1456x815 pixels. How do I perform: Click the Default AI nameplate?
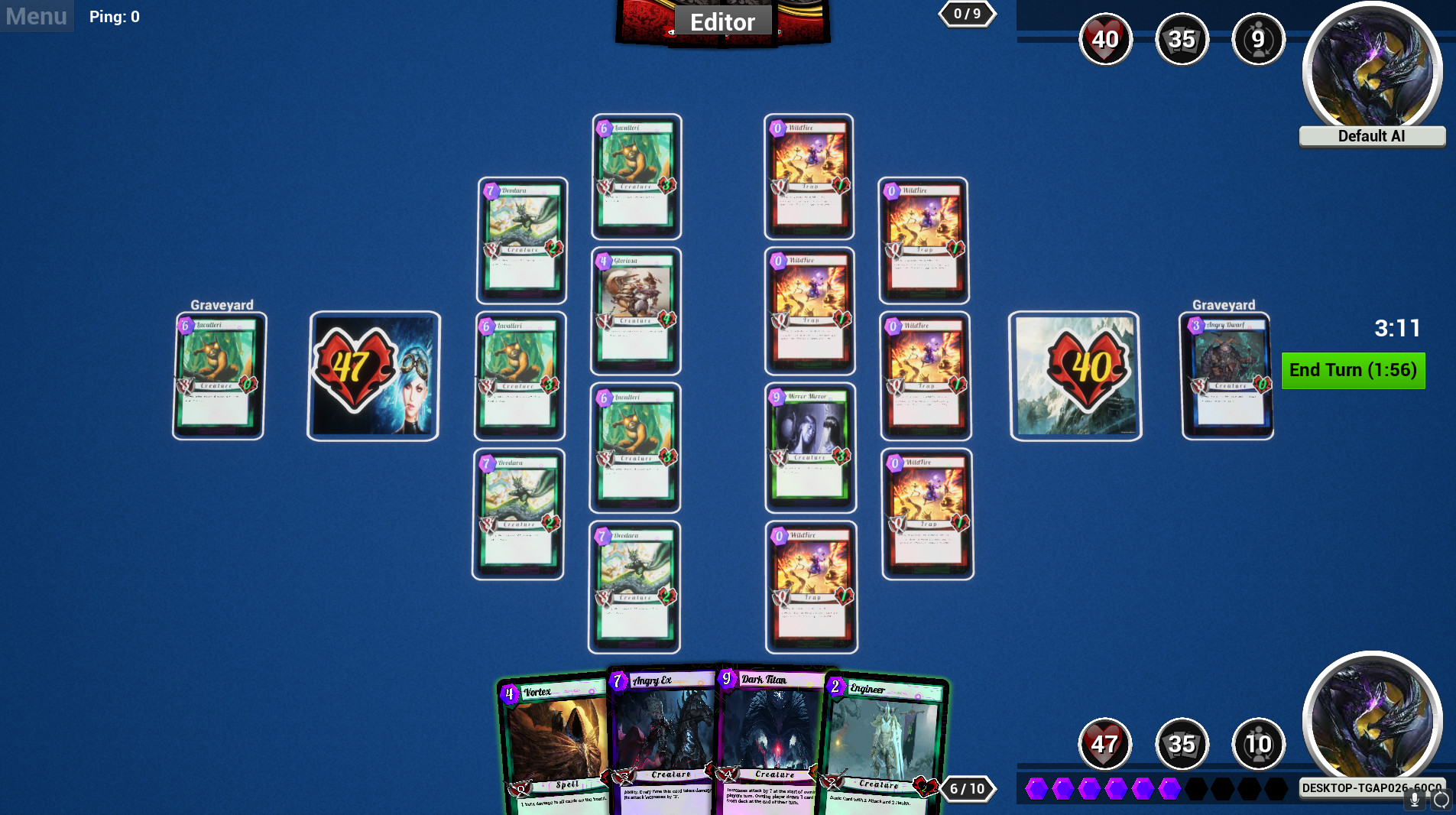click(1371, 136)
